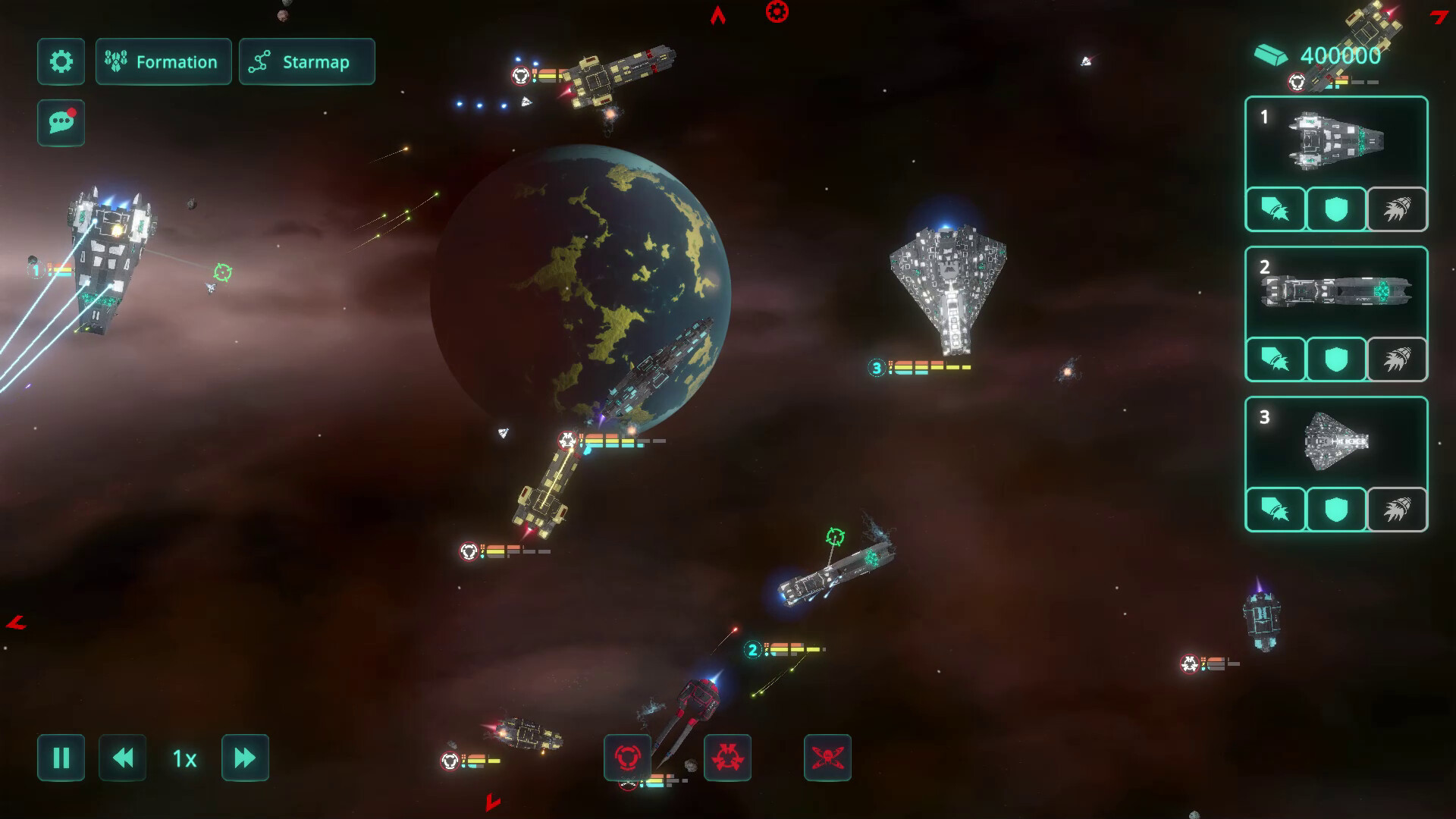Activate the red skull crossed-blades command
This screenshot has width=1456, height=819.
coord(827,758)
